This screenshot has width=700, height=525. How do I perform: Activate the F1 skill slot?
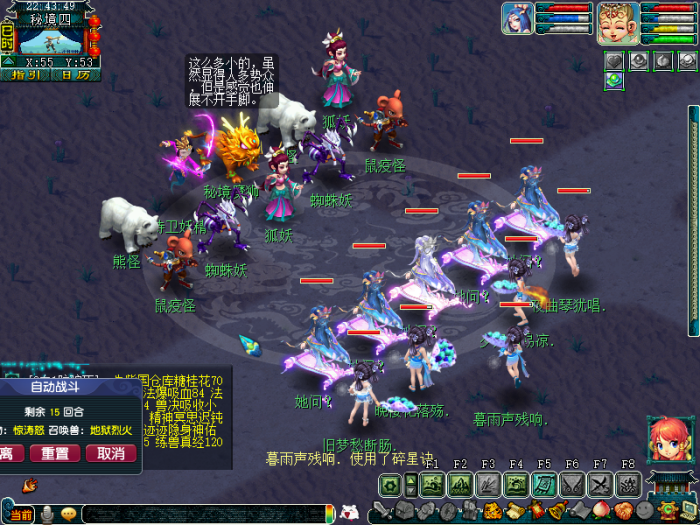(x=432, y=485)
